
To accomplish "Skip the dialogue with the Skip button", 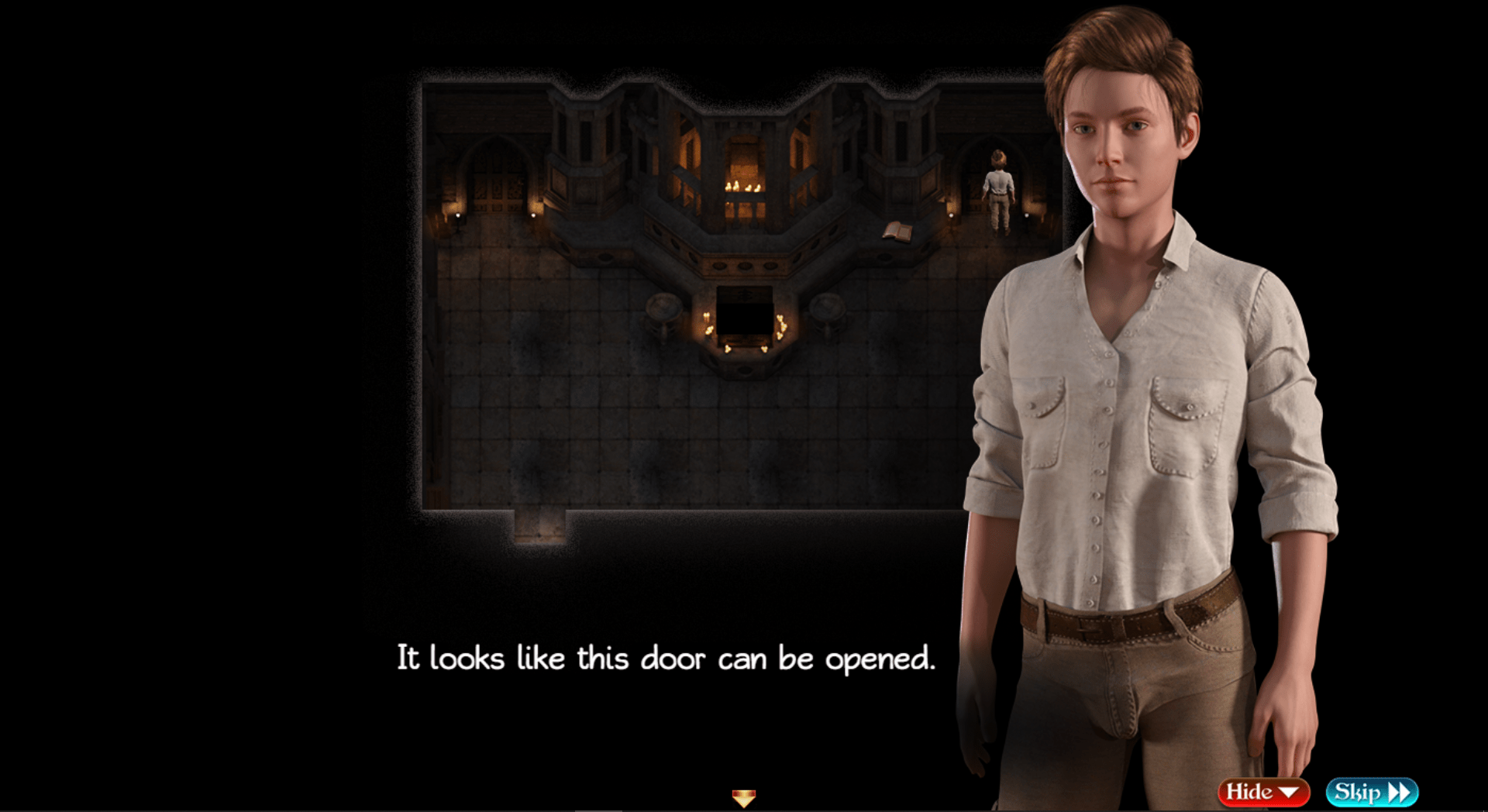I will click(x=1371, y=792).
